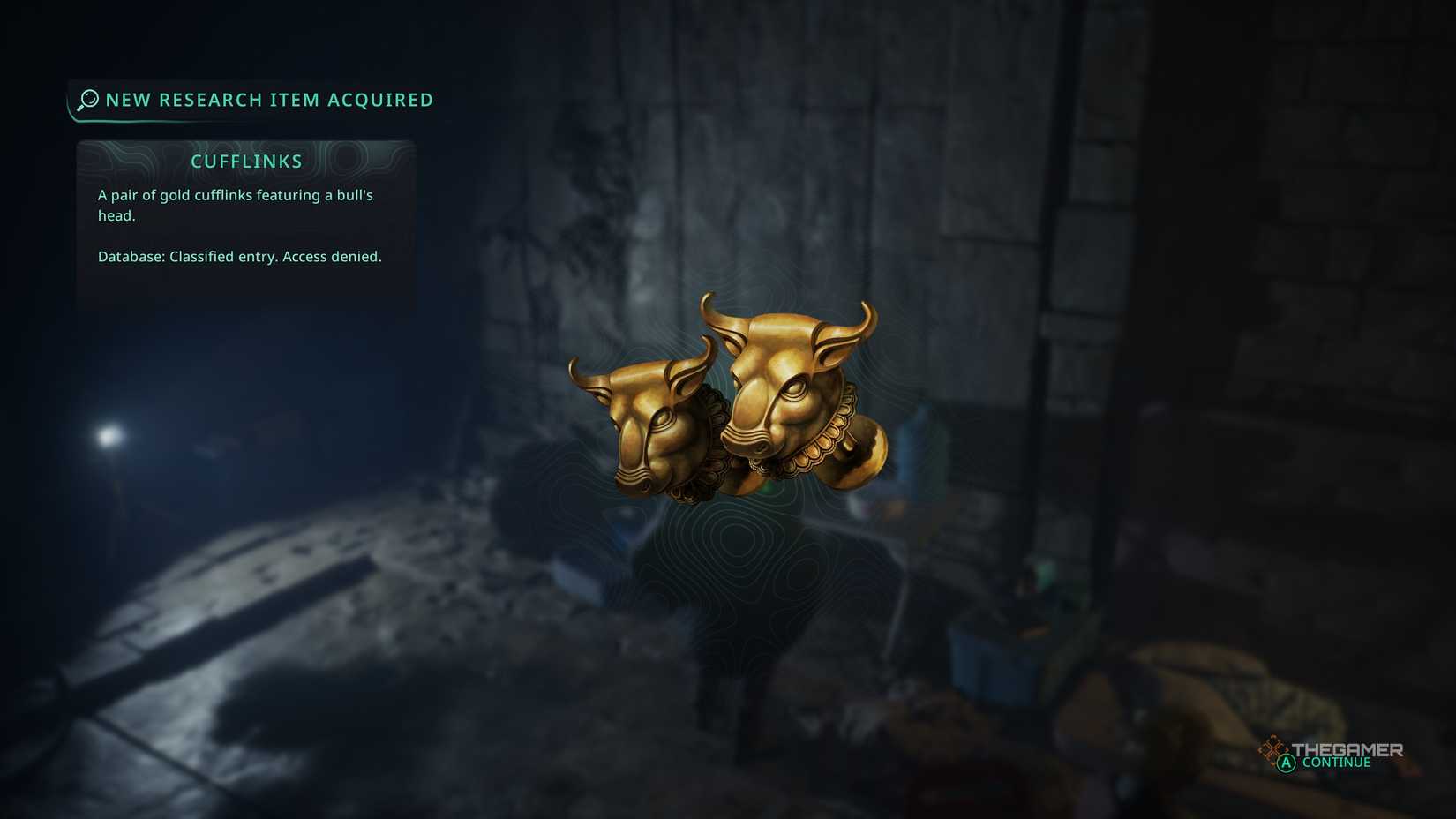Toggle the Continue prompt

coord(1335,761)
